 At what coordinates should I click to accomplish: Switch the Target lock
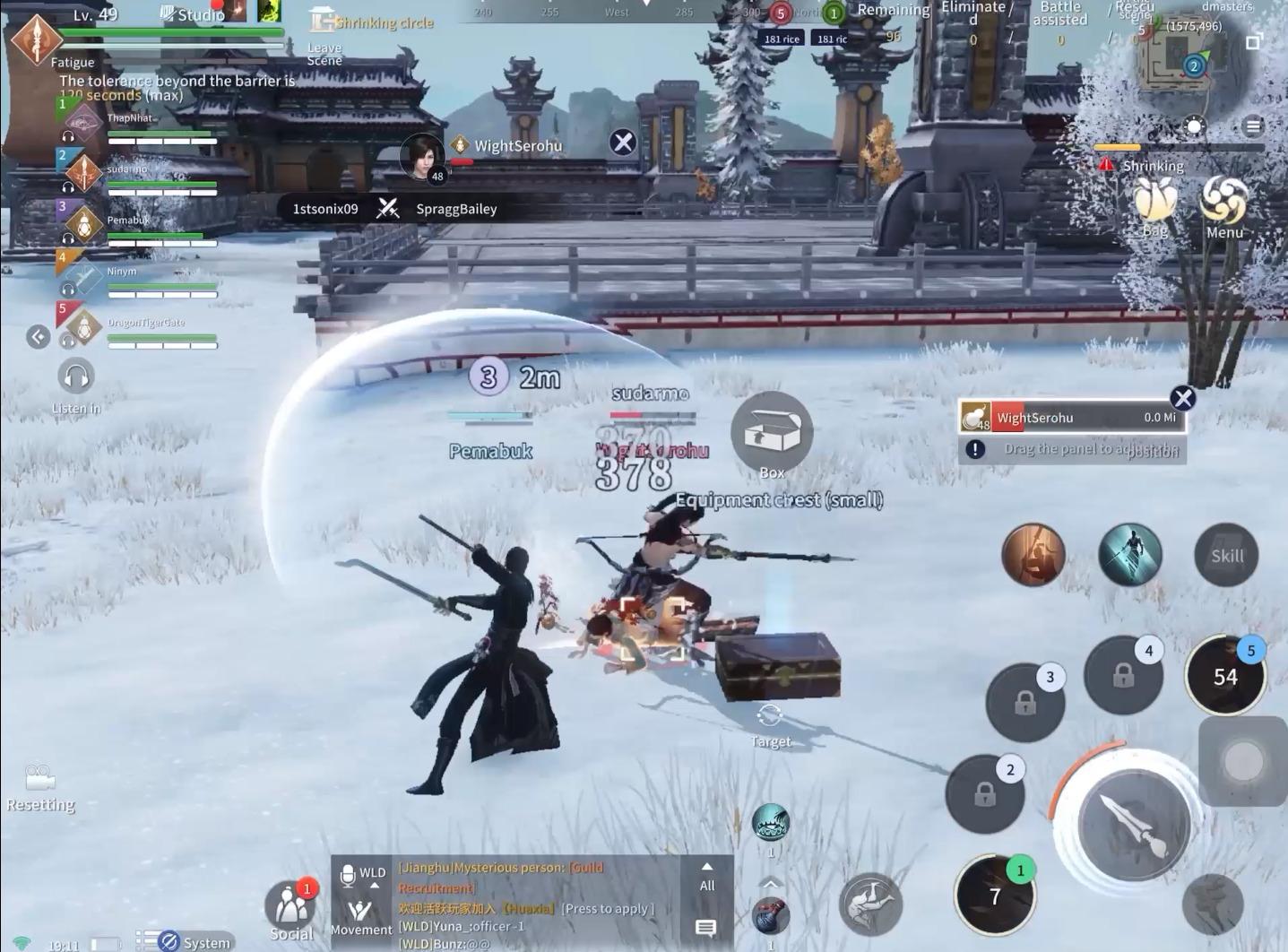(x=769, y=717)
